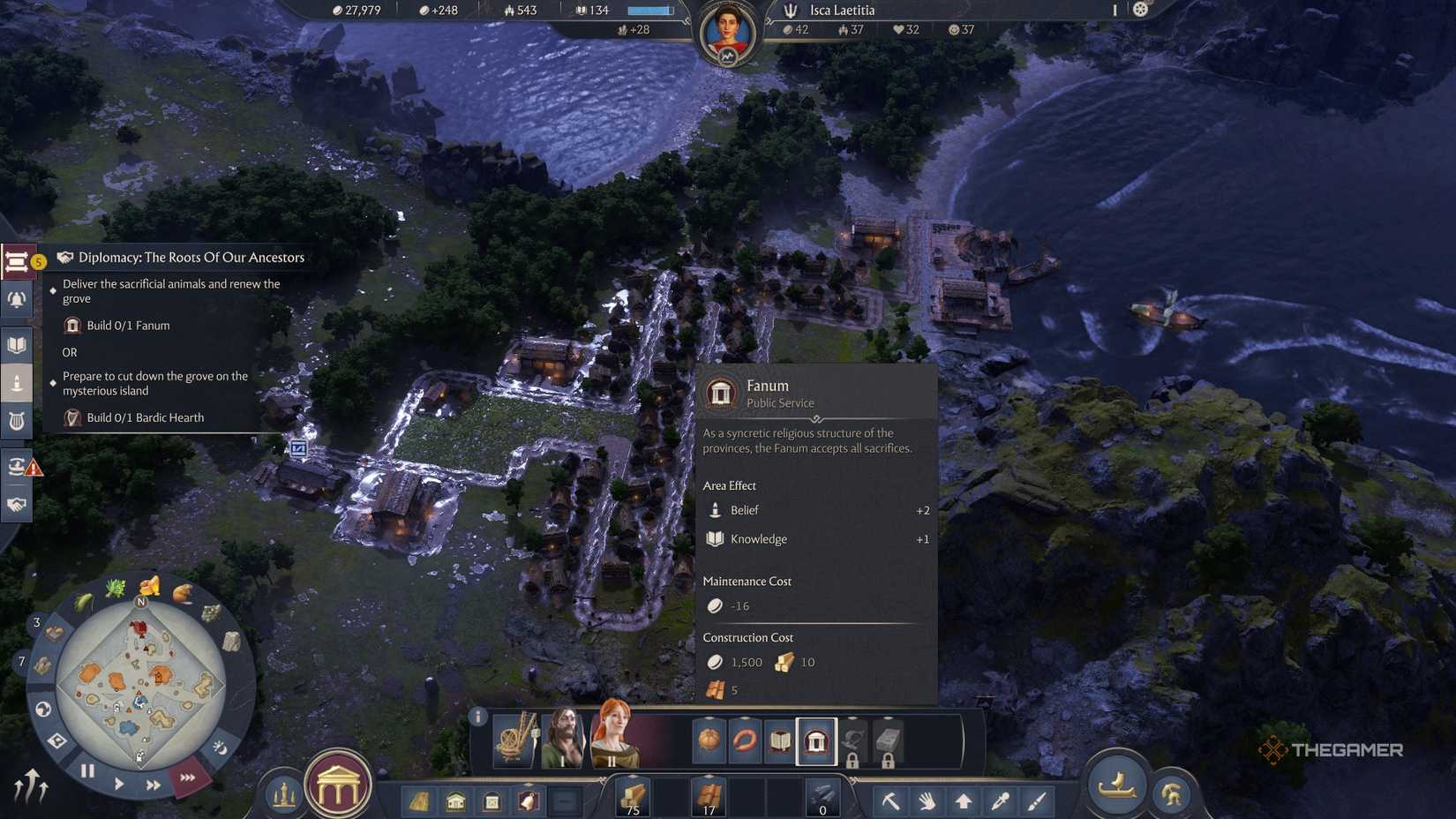This screenshot has width=1456, height=819.
Task: Click the blue progress bar in the top resource panel
Action: (649, 10)
